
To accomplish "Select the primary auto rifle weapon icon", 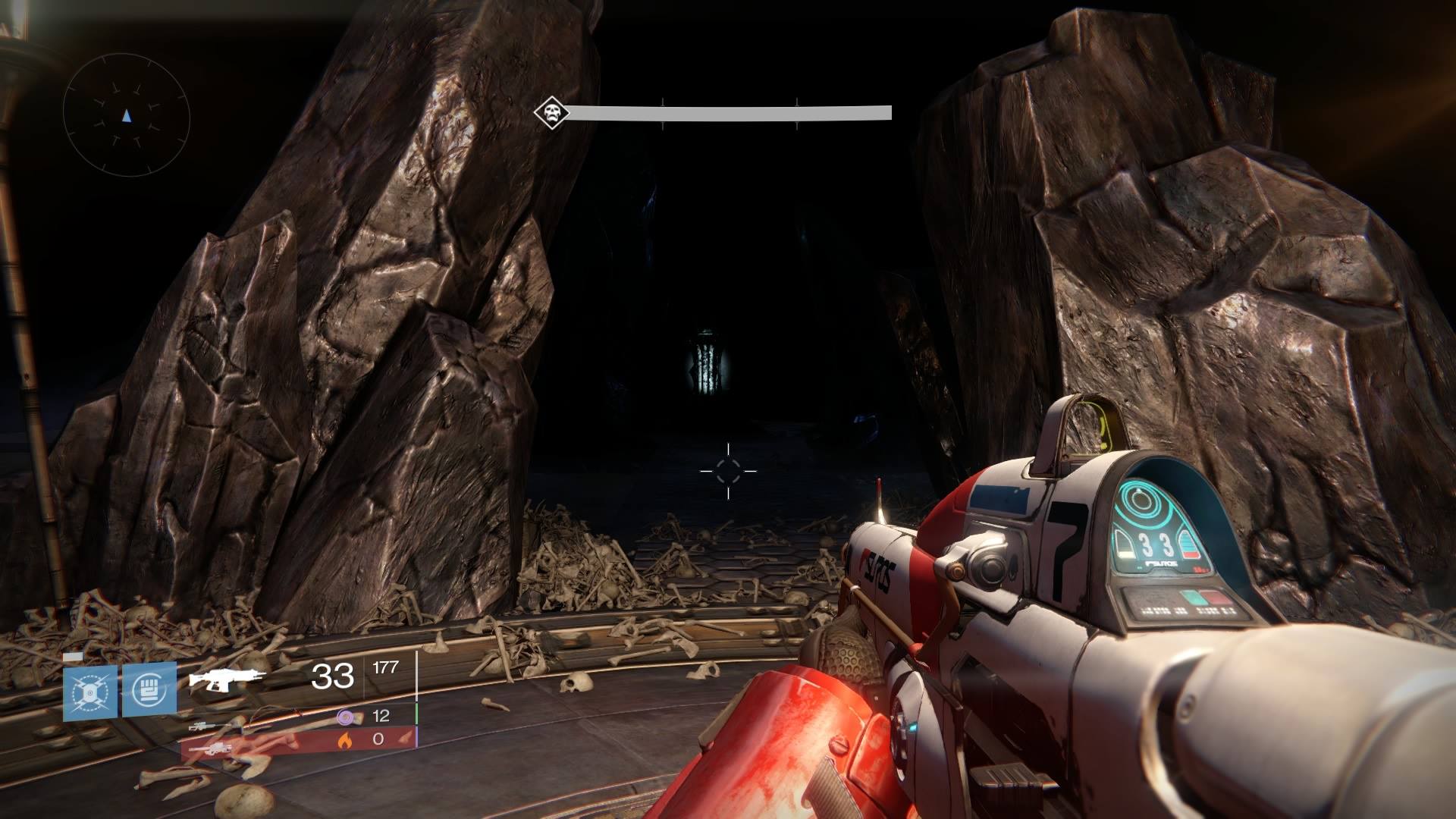I will pos(226,678).
